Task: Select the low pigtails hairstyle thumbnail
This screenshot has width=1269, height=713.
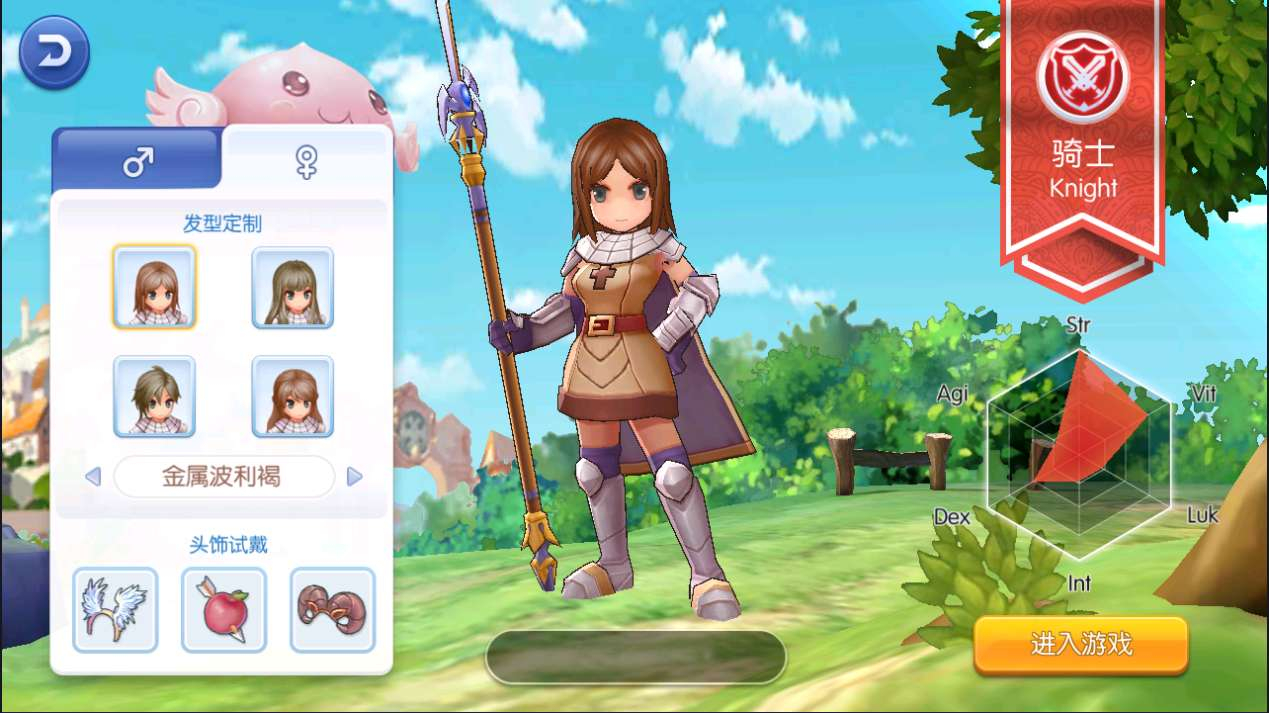Action: coord(292,396)
